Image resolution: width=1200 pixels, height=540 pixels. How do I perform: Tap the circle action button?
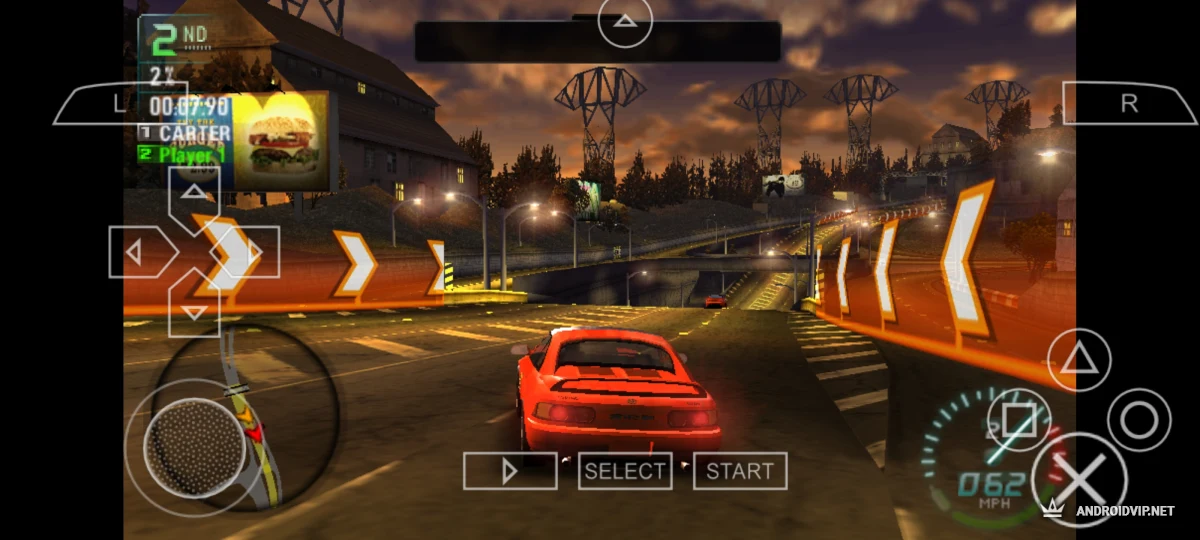[x=1138, y=420]
